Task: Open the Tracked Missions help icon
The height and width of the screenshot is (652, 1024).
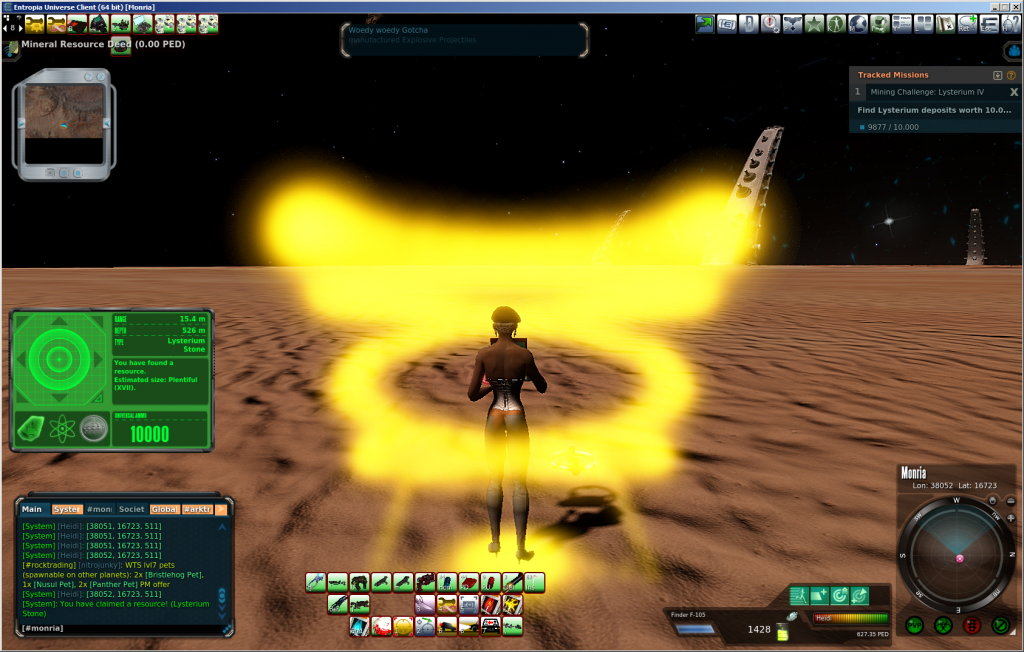Action: point(1011,75)
